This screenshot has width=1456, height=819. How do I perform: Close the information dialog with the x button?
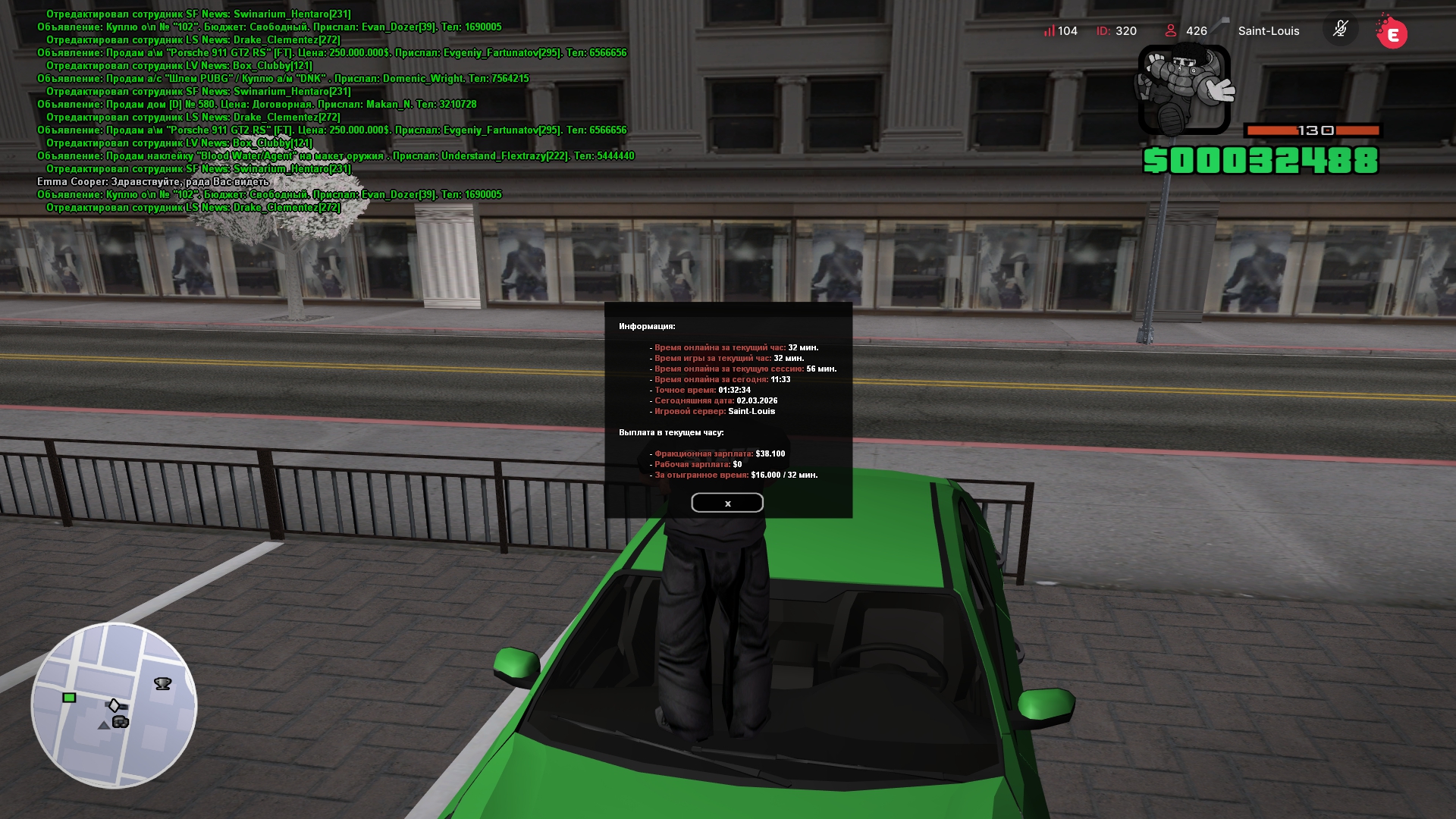tap(726, 503)
